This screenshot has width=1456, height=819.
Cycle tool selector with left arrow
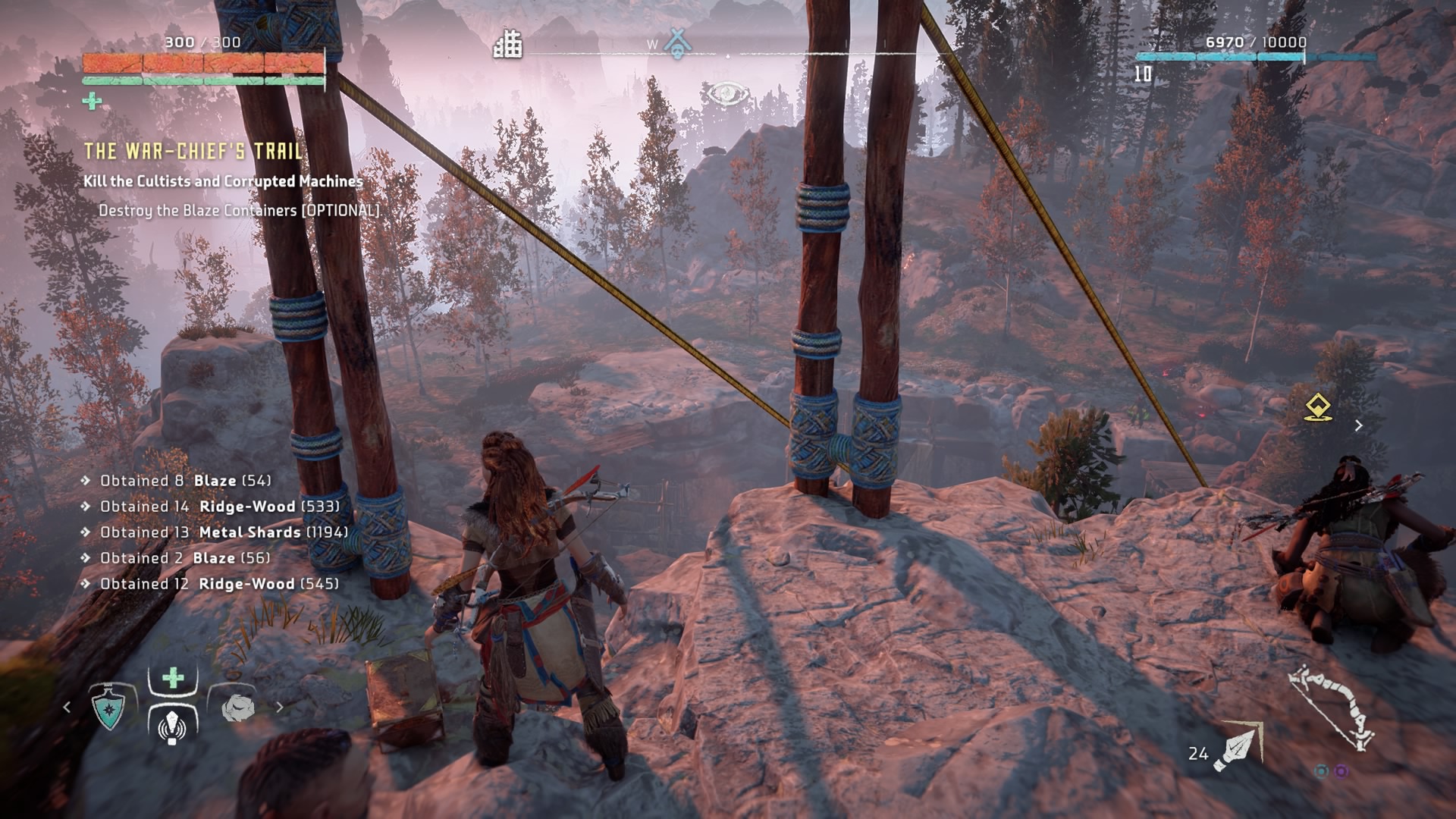pos(67,708)
